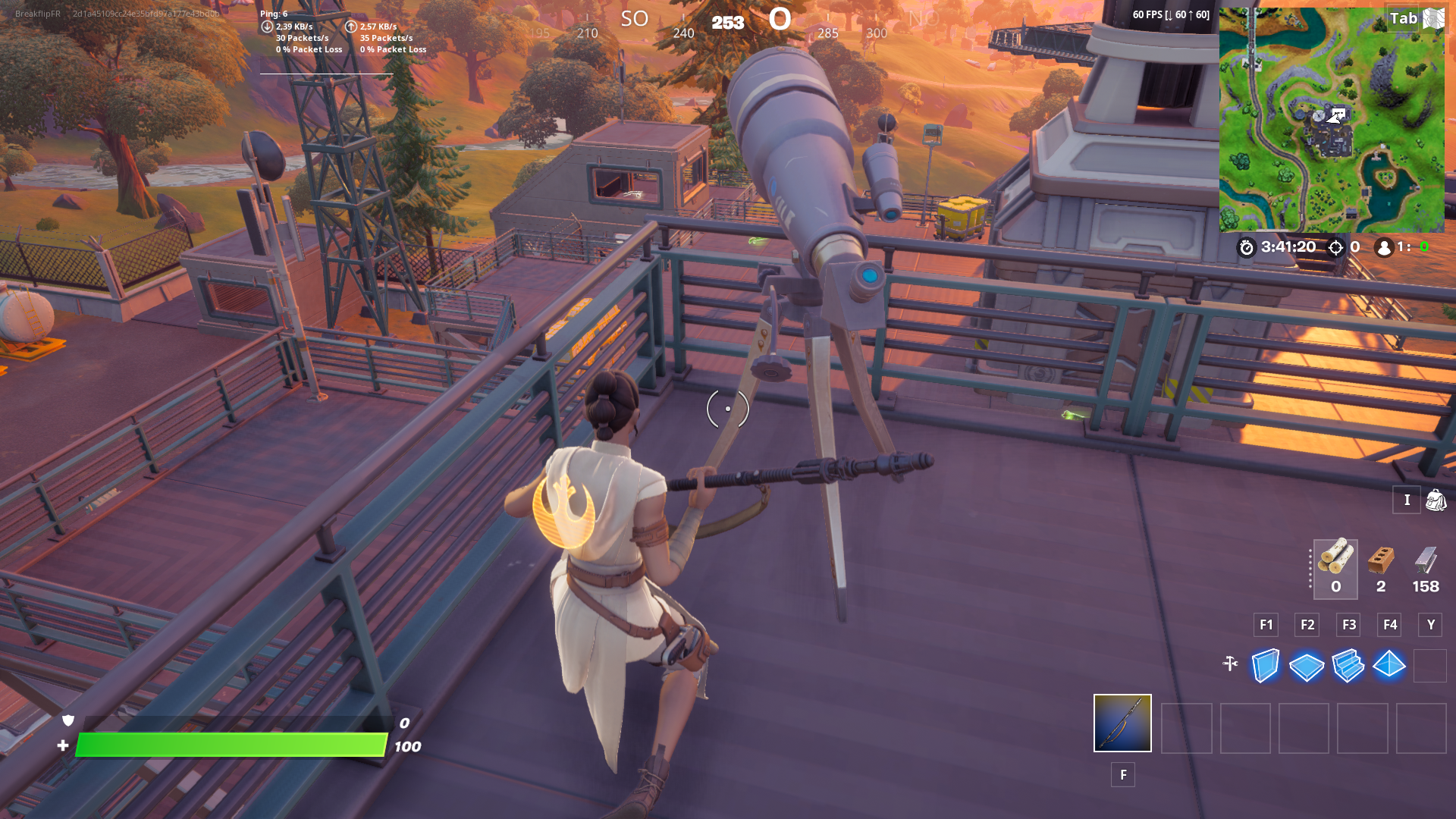
Task: Click the green health bar
Action: click(x=227, y=745)
